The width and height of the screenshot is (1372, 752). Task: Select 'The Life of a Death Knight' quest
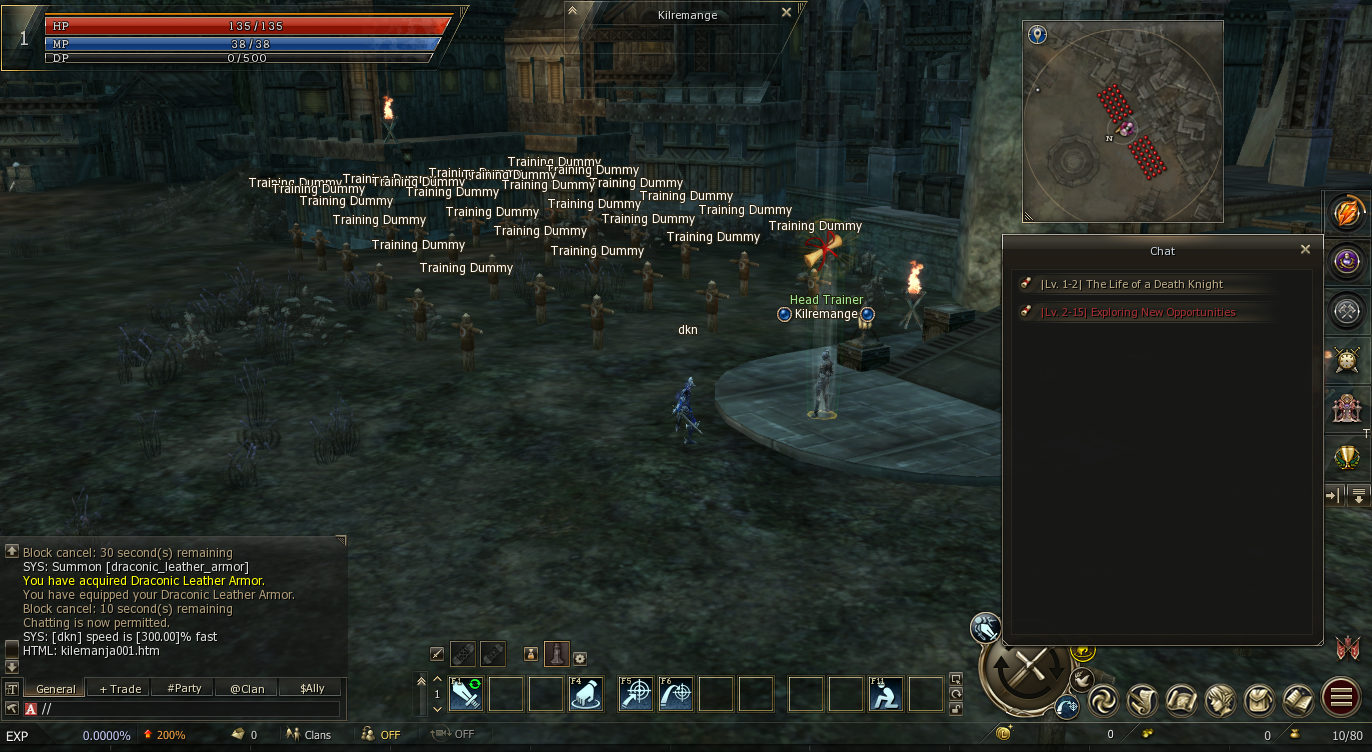coord(1154,285)
